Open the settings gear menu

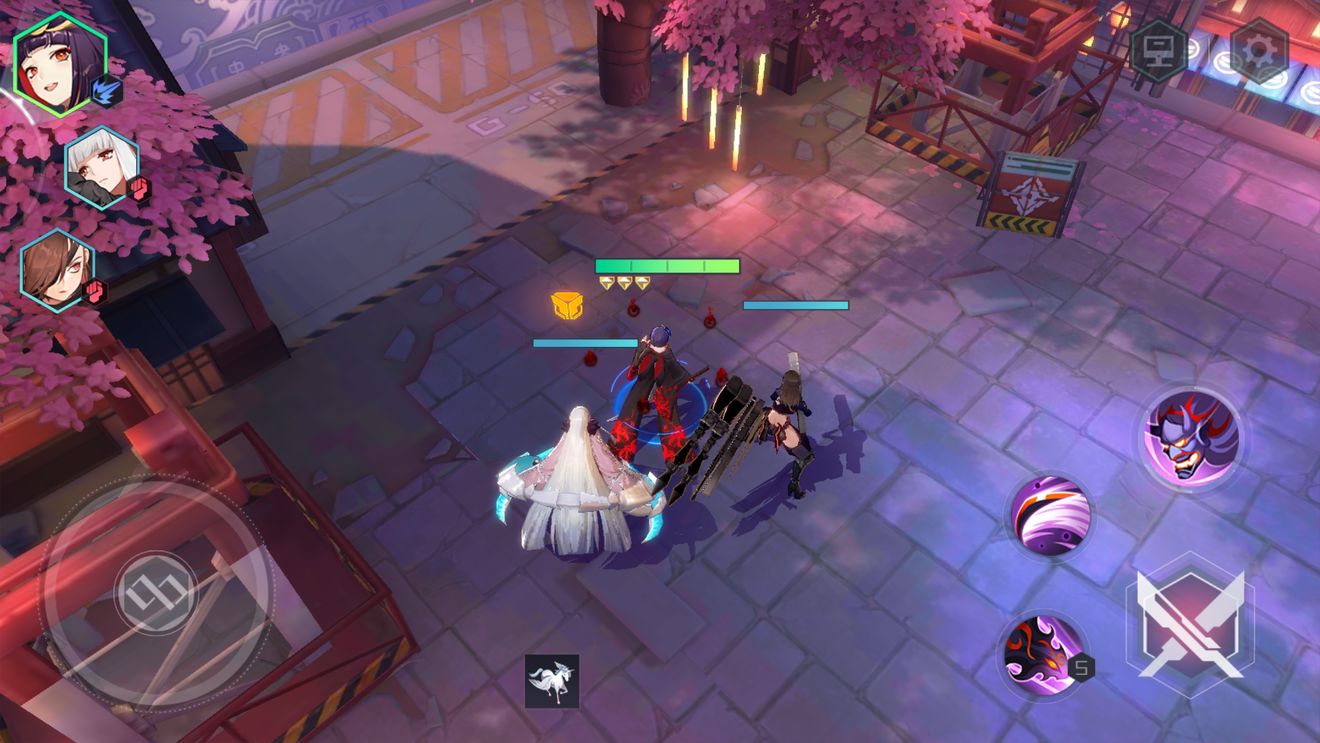[1258, 50]
